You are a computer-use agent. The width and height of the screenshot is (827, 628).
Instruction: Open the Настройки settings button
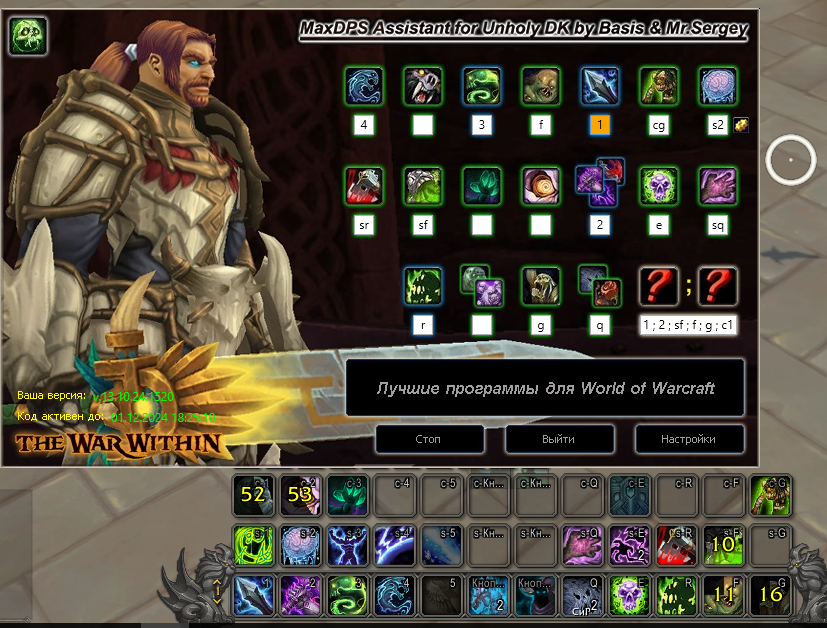[x=688, y=439]
